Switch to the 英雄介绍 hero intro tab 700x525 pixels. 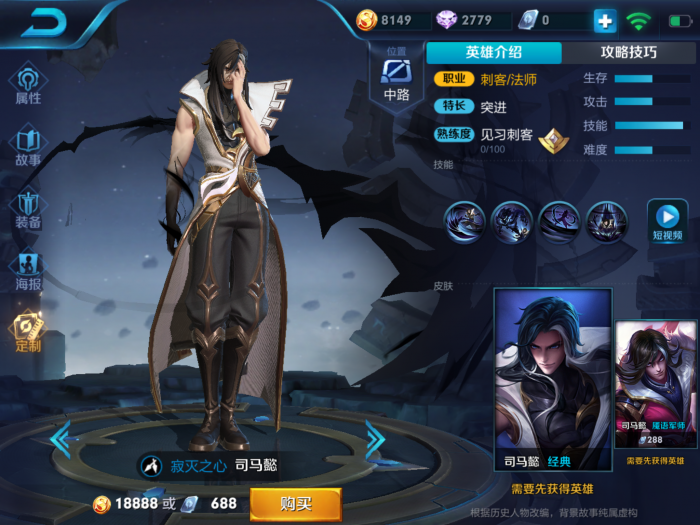[493, 52]
